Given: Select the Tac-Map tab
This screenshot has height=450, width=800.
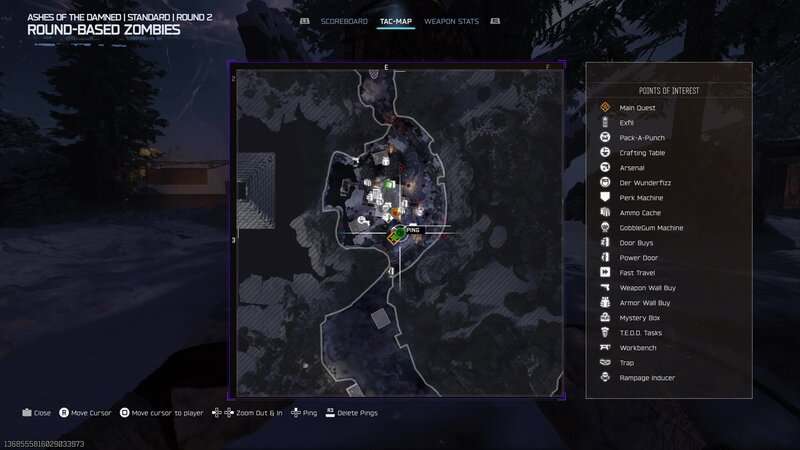Looking at the screenshot, I should point(396,21).
